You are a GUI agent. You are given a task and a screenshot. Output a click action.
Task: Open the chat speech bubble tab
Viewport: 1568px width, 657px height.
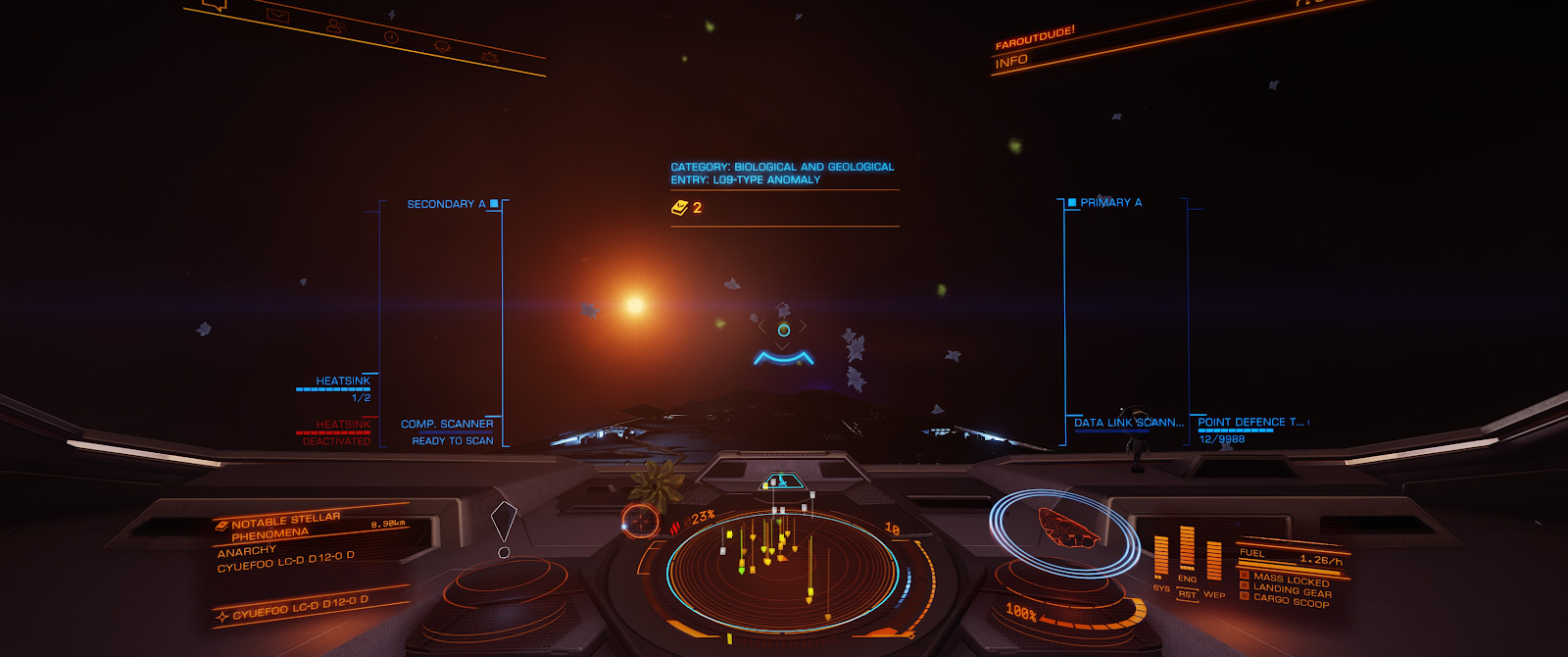pyautogui.click(x=215, y=5)
